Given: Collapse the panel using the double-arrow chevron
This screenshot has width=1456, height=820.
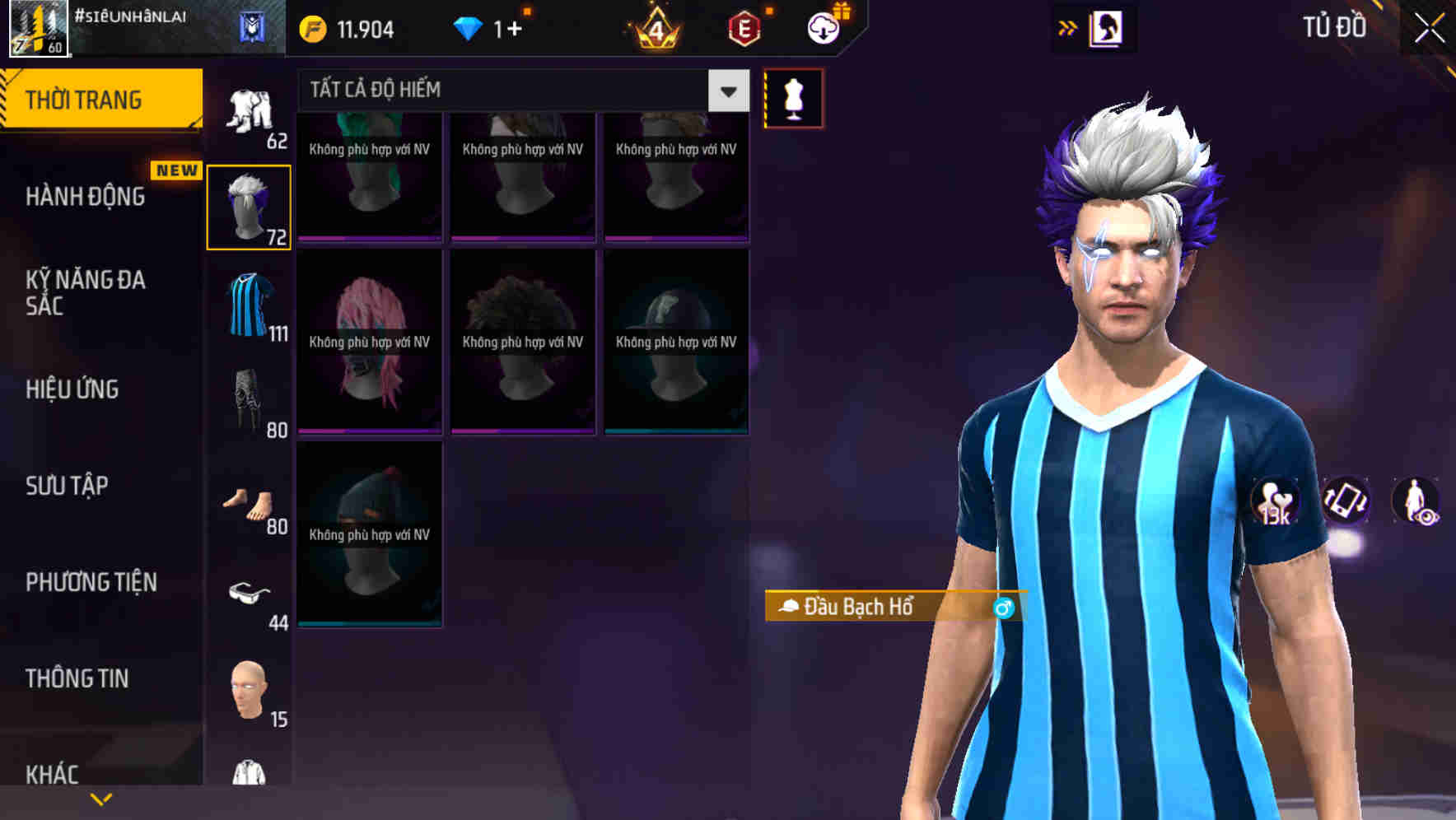Looking at the screenshot, I should (1068, 27).
